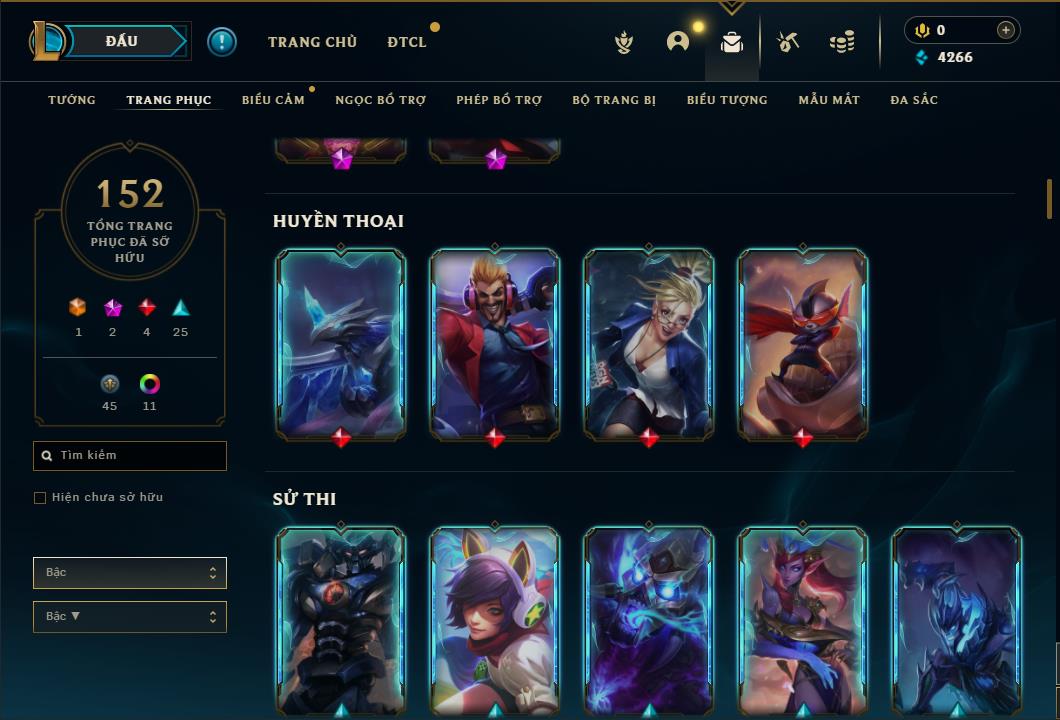
Task: Open the profile icon in the top bar
Action: pyautogui.click(x=678, y=42)
